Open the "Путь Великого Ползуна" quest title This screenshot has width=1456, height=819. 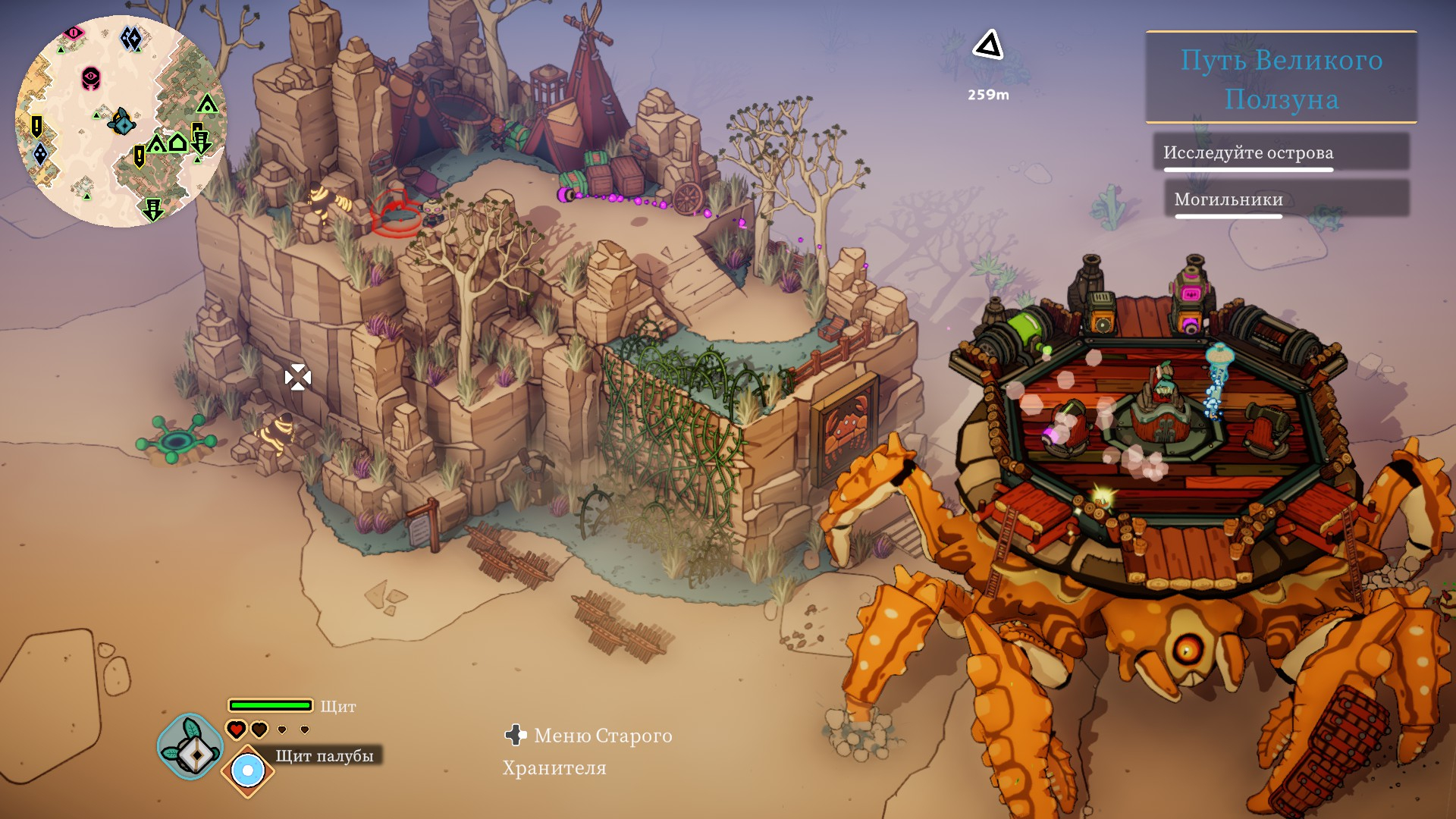pos(1281,79)
